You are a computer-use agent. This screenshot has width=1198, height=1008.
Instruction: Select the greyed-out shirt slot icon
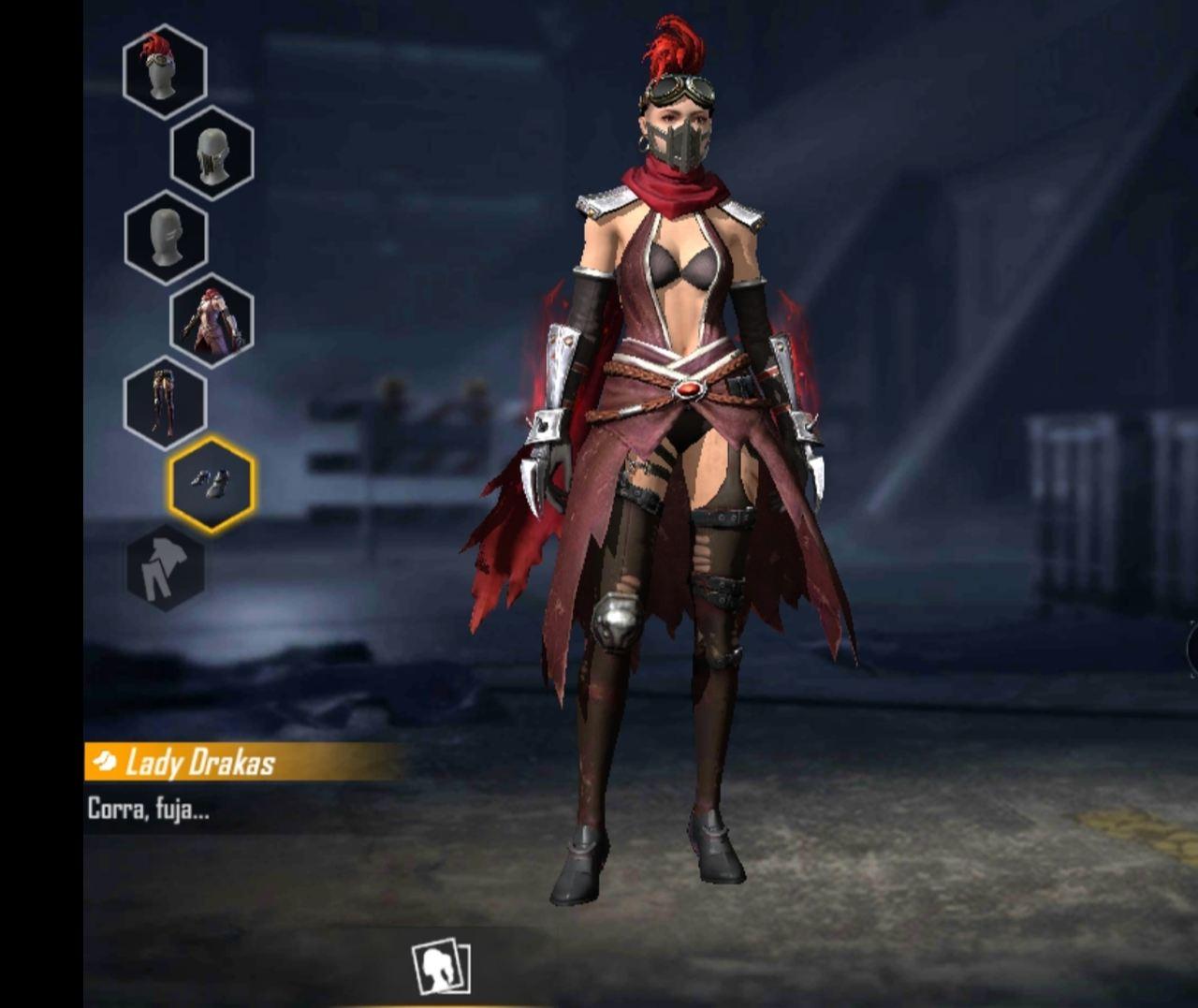click(167, 568)
